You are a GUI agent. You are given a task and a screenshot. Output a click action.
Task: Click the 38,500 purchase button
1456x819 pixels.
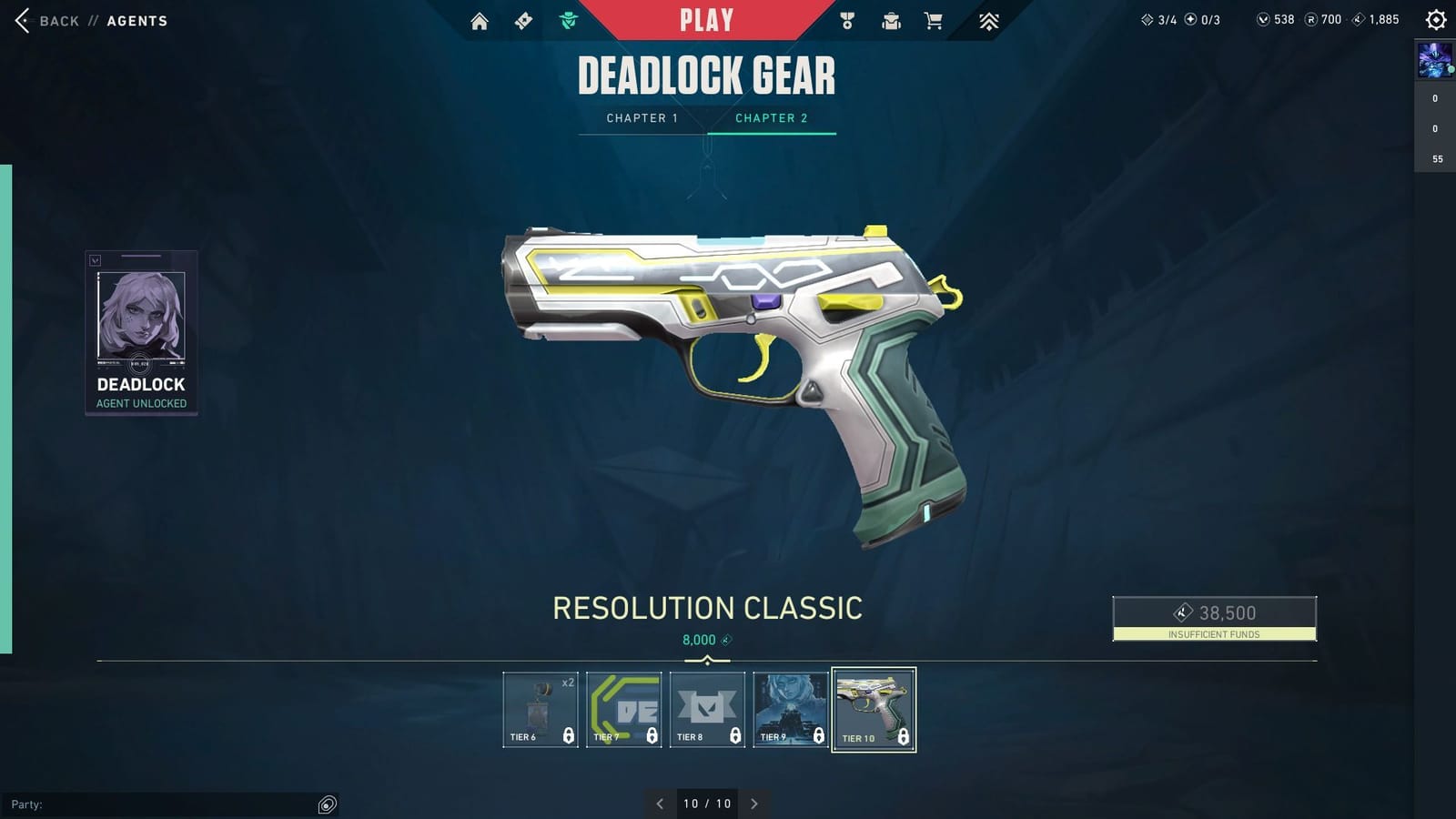1214,614
